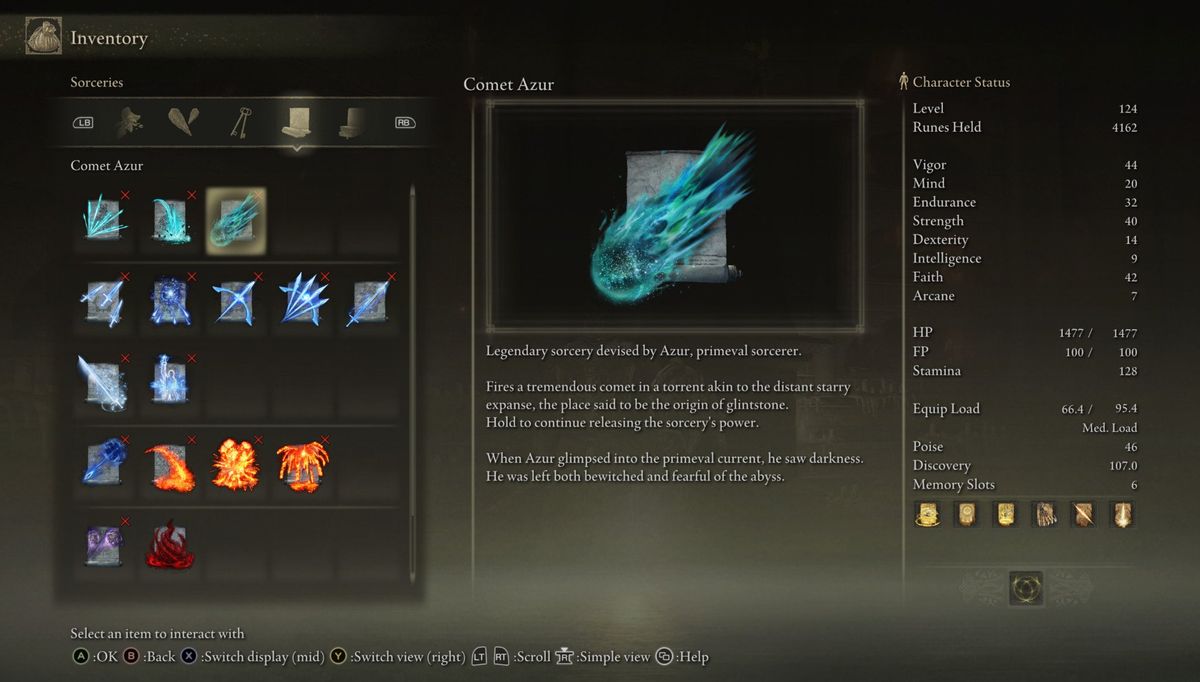Screen dimensions: 1200x682
Task: Select the cyan crystal shard spray sorcery
Action: [104, 220]
